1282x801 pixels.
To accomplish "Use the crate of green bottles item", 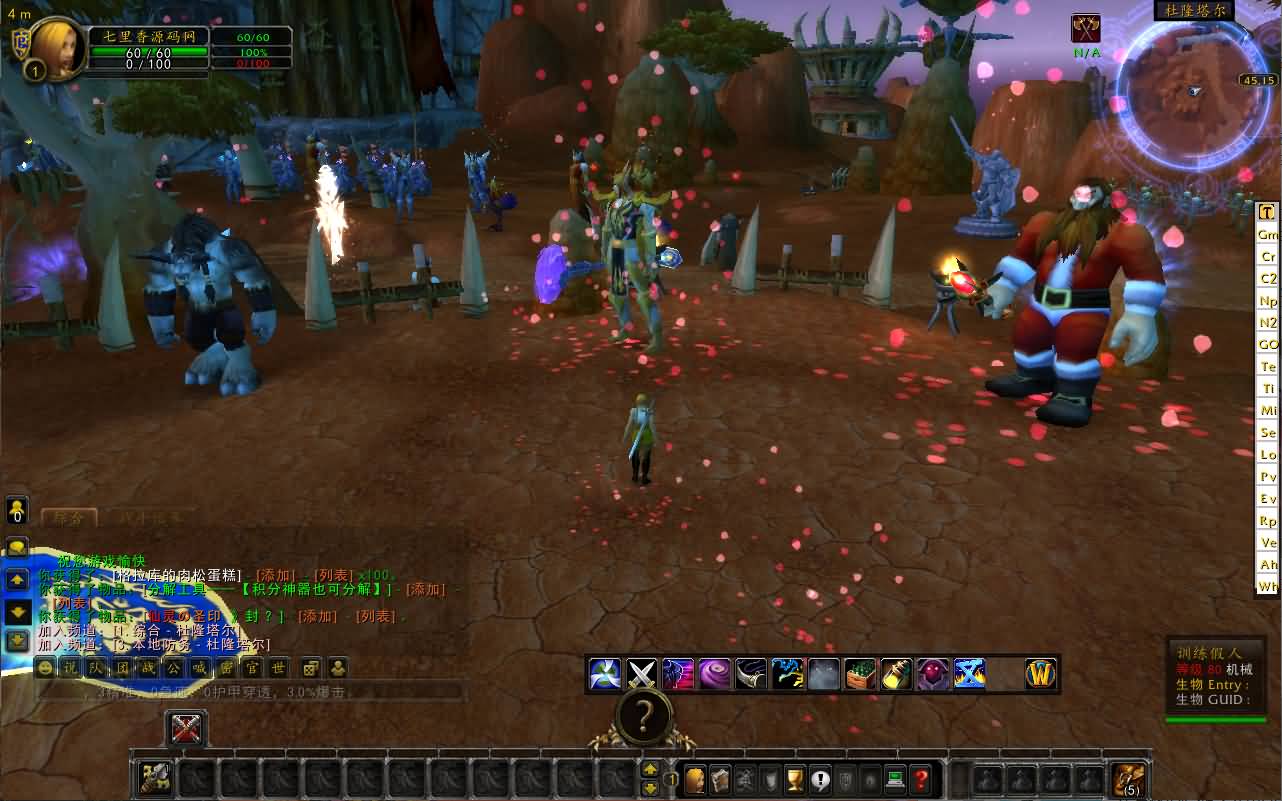I will click(x=860, y=674).
